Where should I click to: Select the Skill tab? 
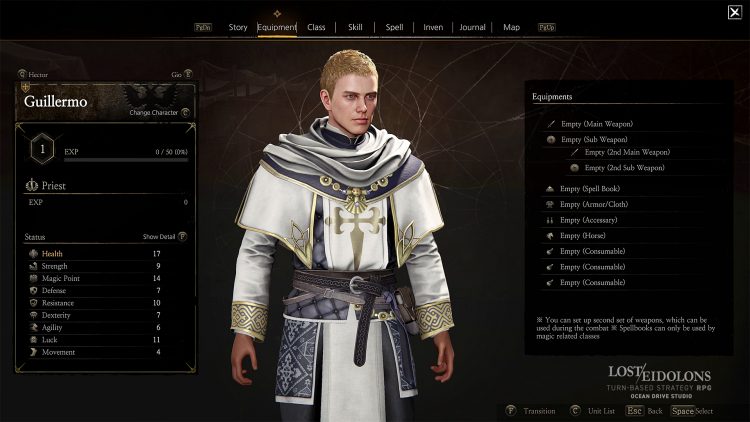click(x=355, y=27)
